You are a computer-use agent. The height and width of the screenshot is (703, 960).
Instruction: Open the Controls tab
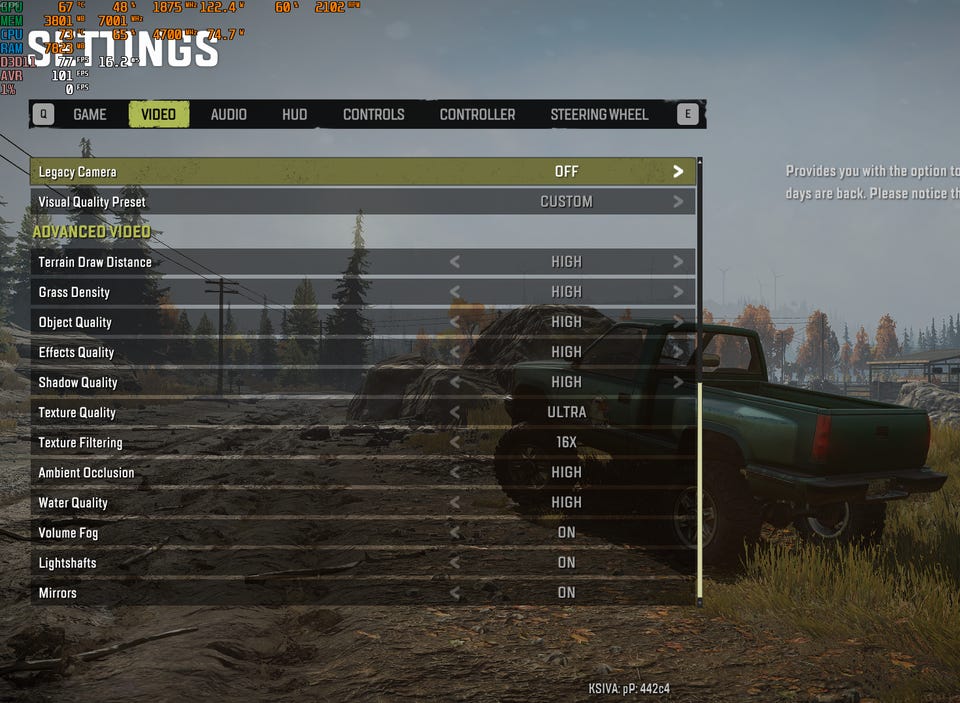373,114
